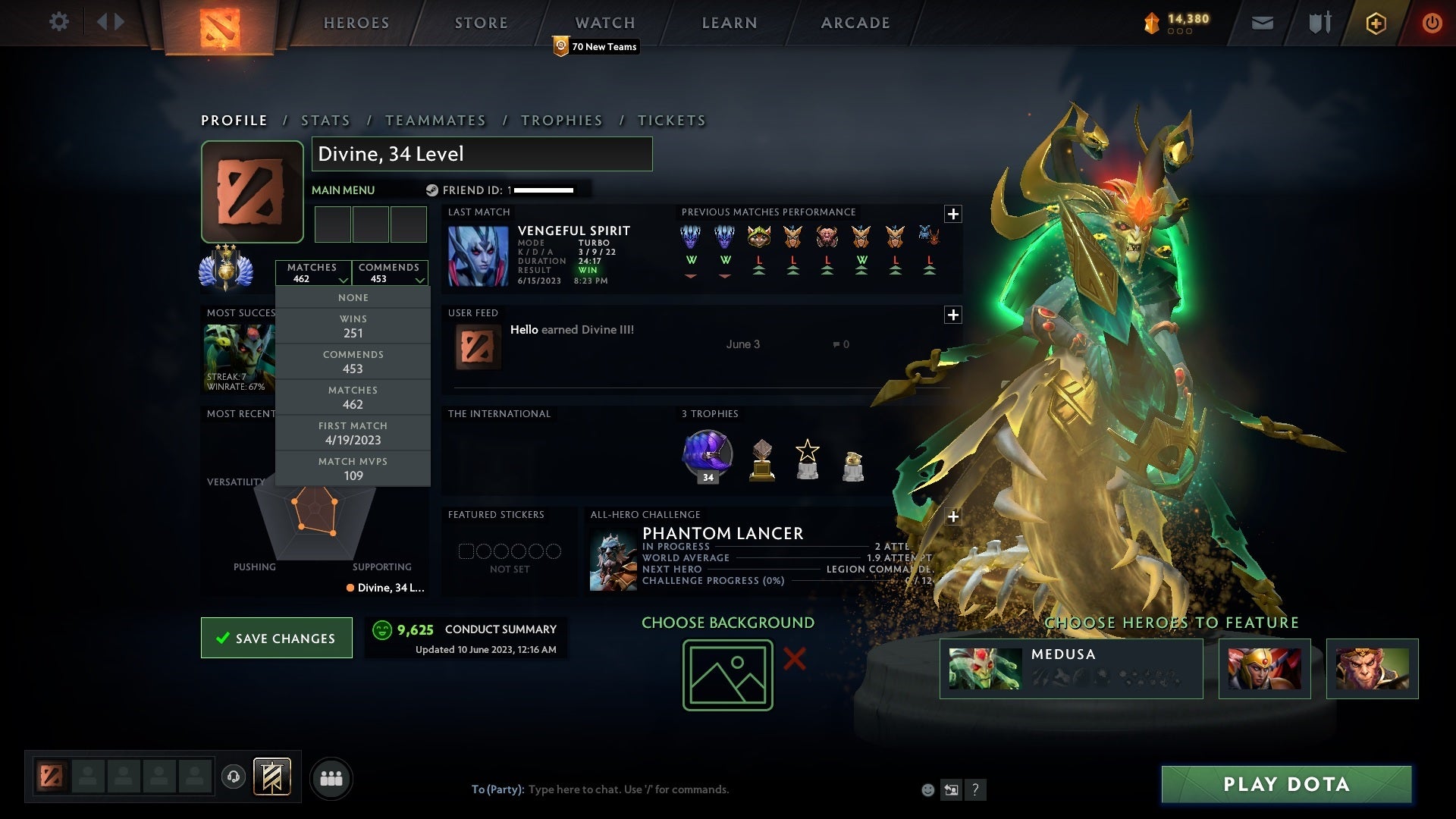Select Match MVPs in dropdown list

(x=353, y=469)
